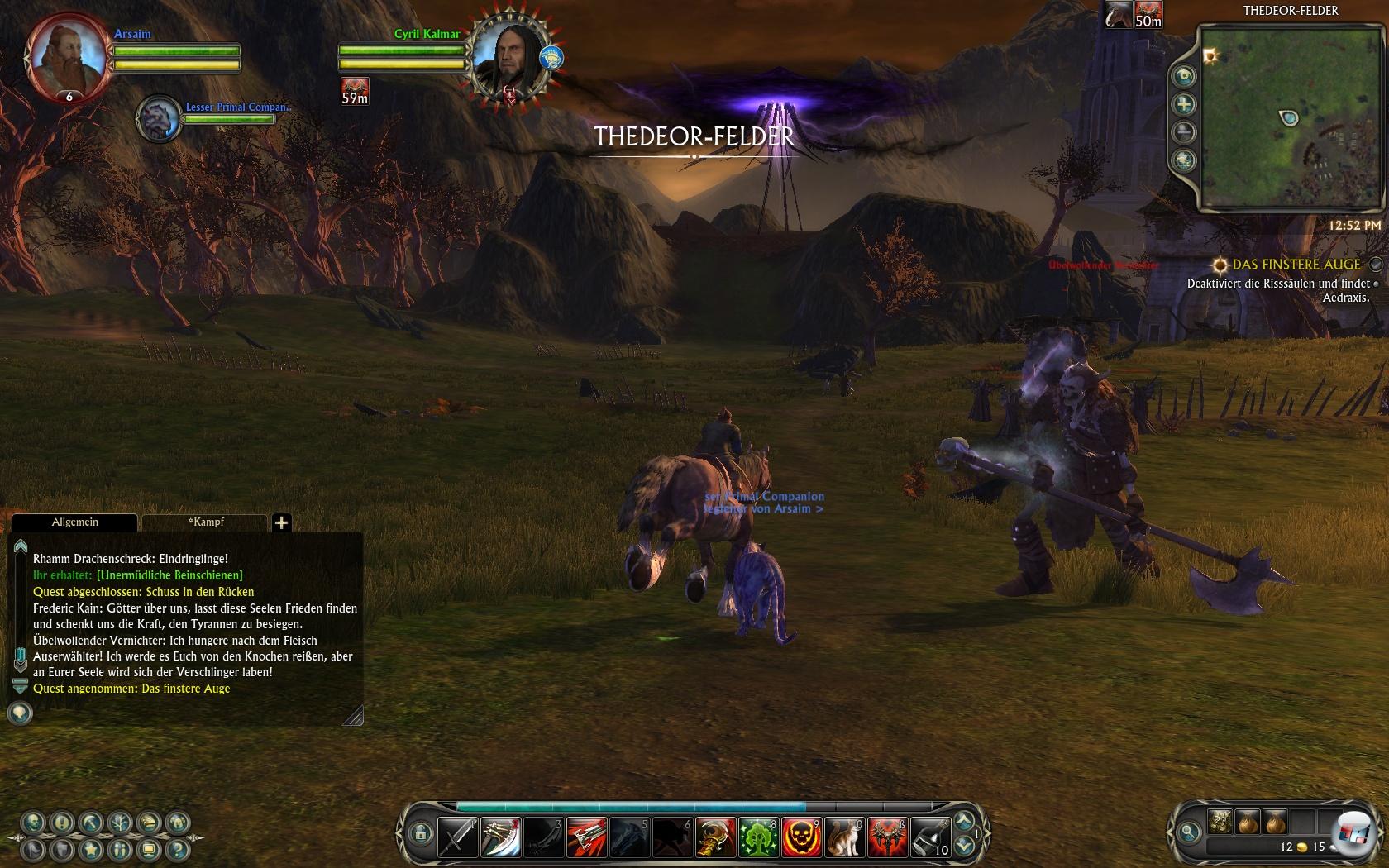Open the world map globe button

[x=1185, y=160]
